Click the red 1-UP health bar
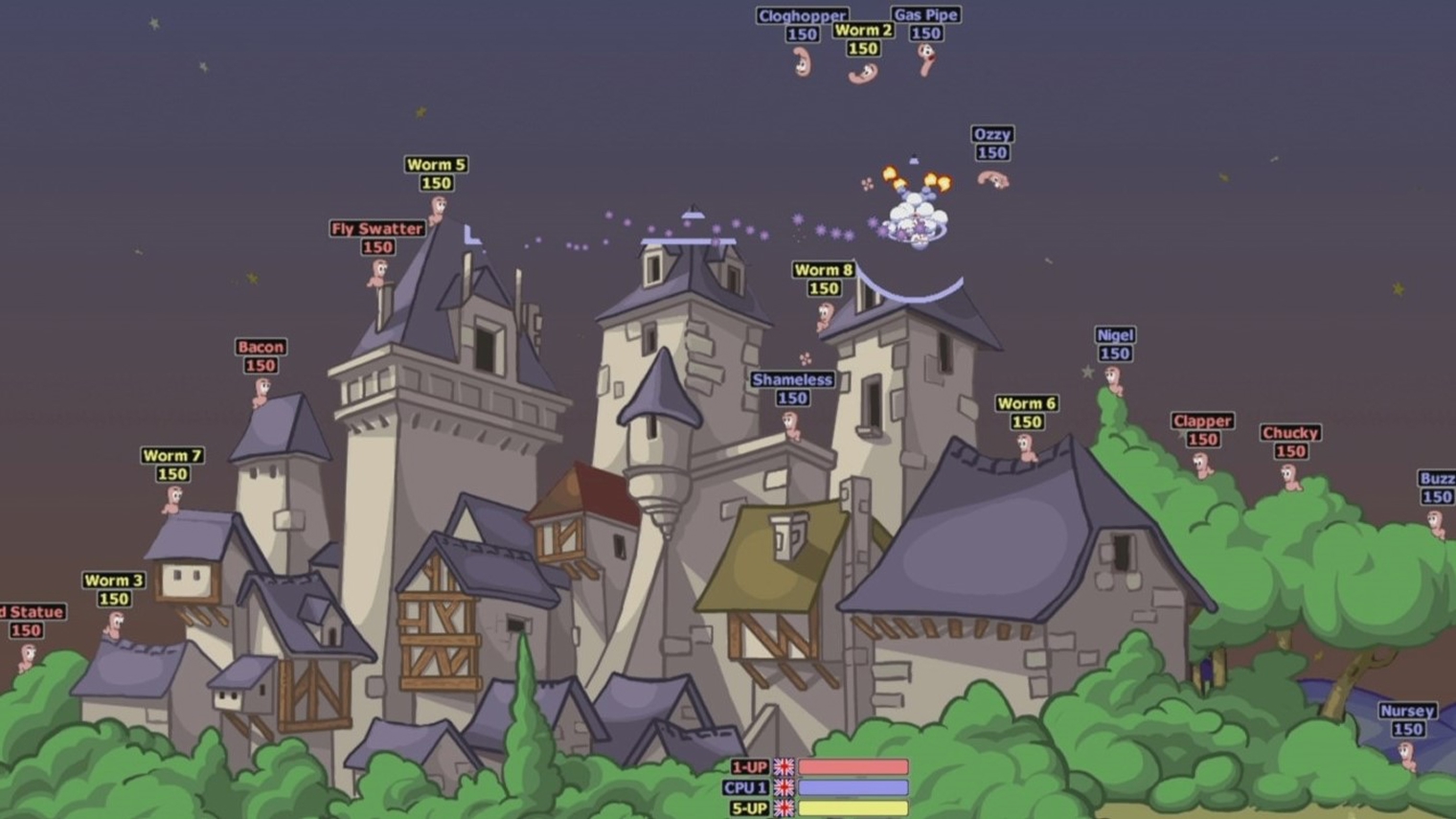This screenshot has width=1456, height=819. [x=854, y=765]
